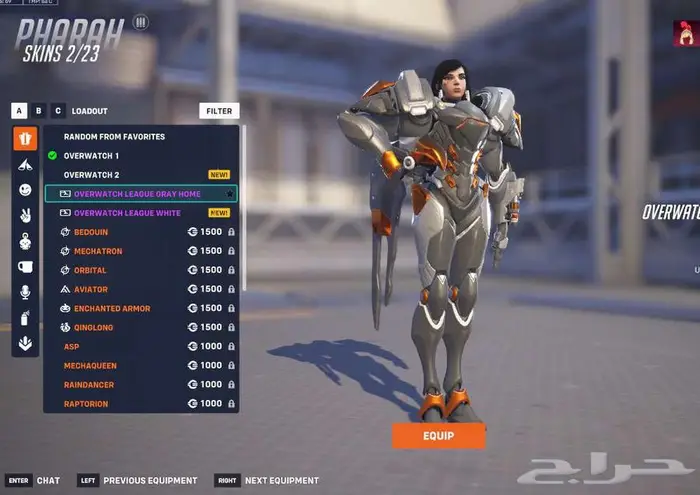Viewport: 700px width, 495px height.
Task: Pick the Bedouin skin
Action: (x=91, y=232)
